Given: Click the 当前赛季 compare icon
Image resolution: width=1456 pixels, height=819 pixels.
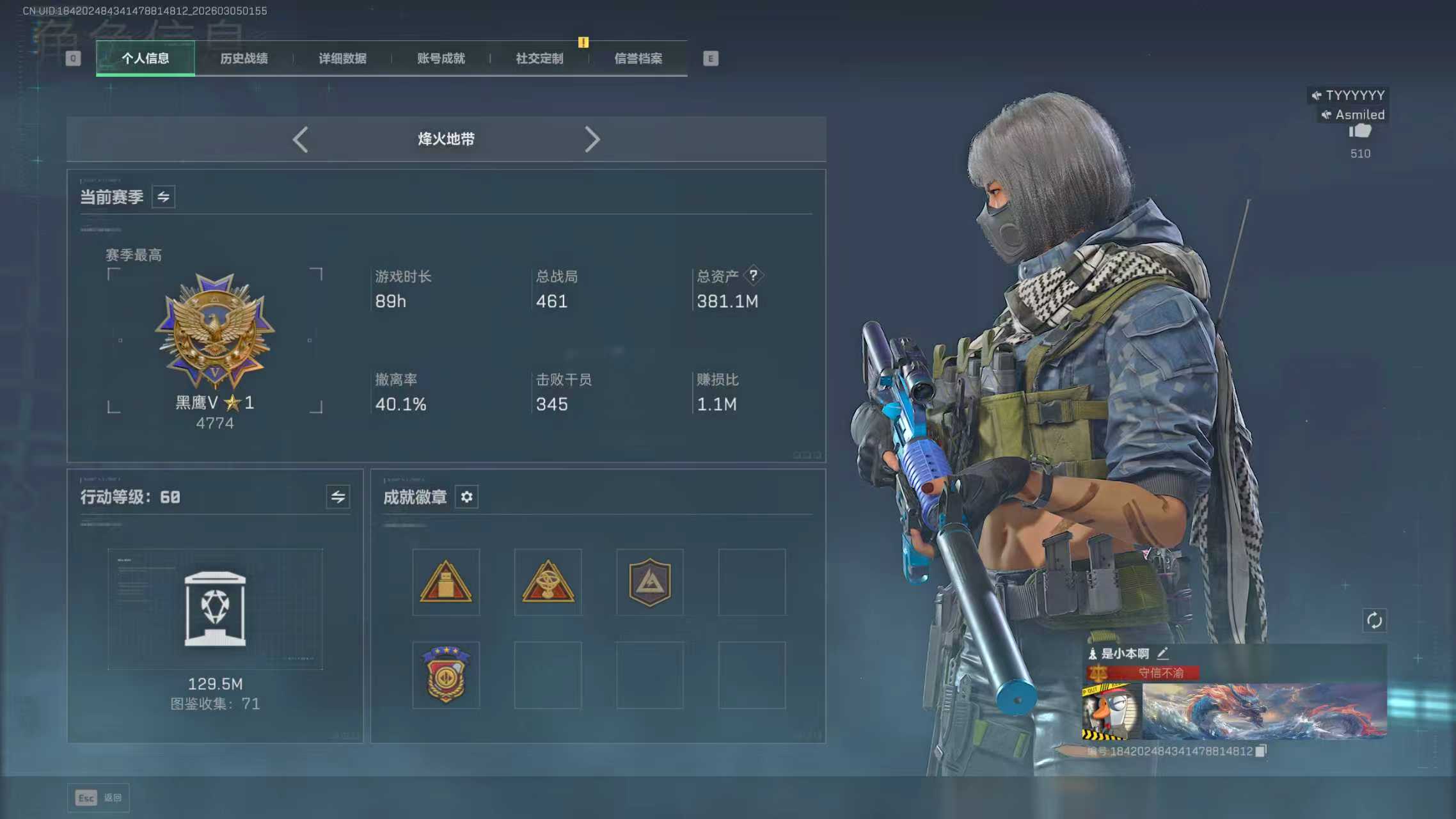Looking at the screenshot, I should [163, 196].
